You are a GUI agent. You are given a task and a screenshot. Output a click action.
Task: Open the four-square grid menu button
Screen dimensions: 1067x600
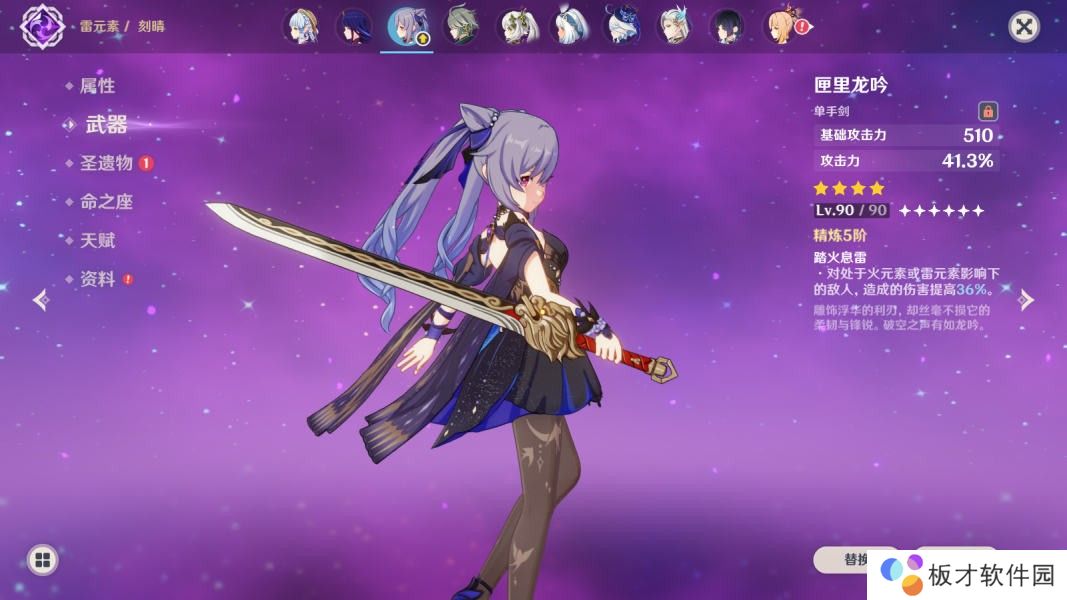point(42,559)
